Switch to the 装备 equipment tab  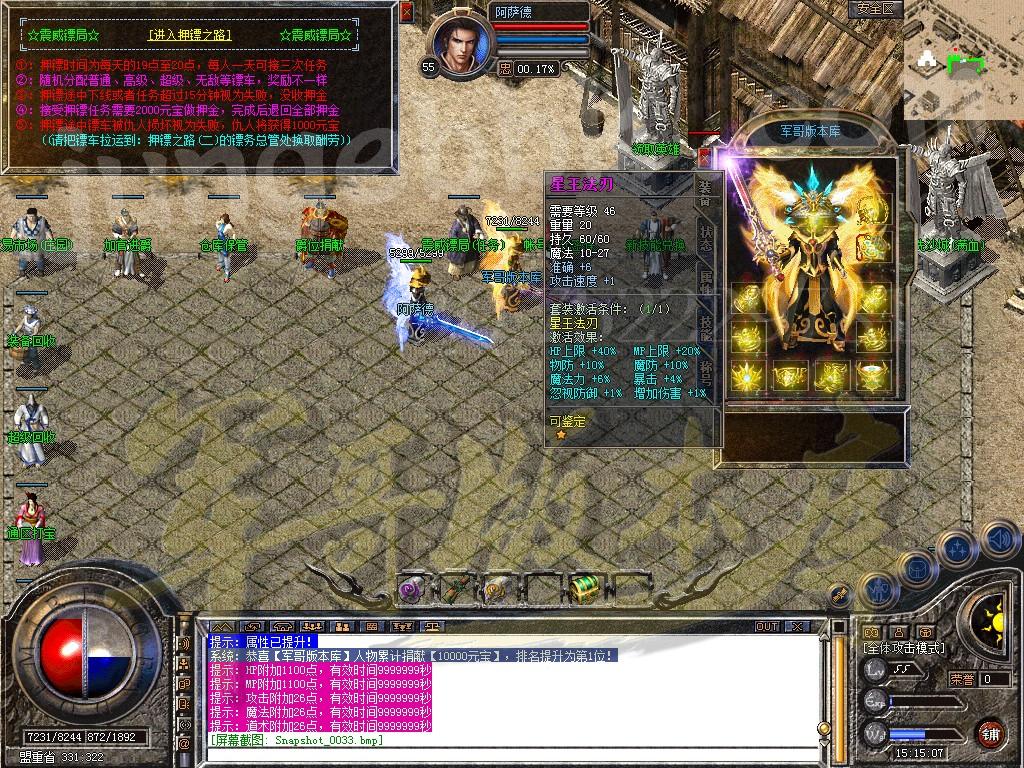pyautogui.click(x=705, y=191)
